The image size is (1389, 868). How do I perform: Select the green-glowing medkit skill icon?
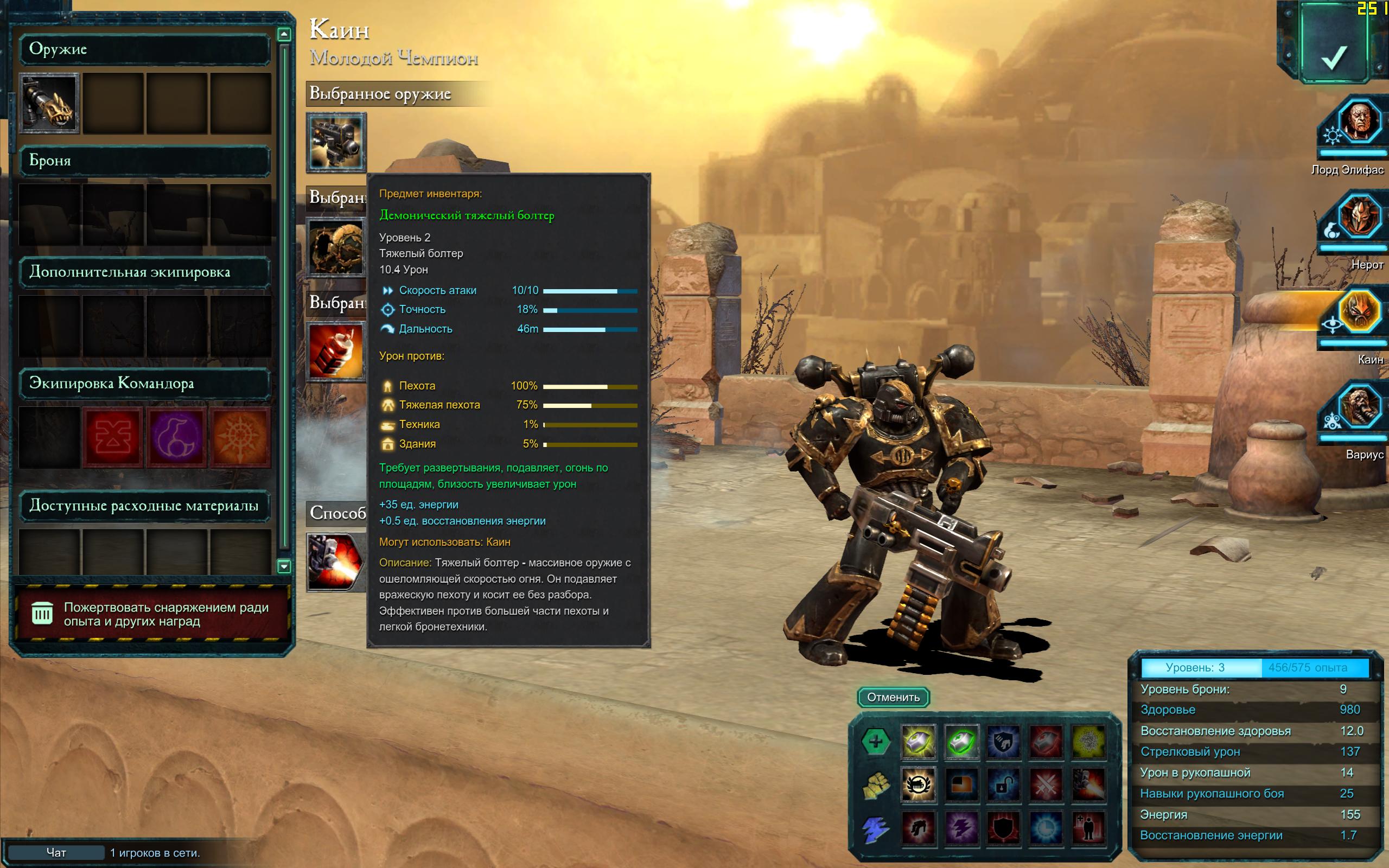(961, 741)
